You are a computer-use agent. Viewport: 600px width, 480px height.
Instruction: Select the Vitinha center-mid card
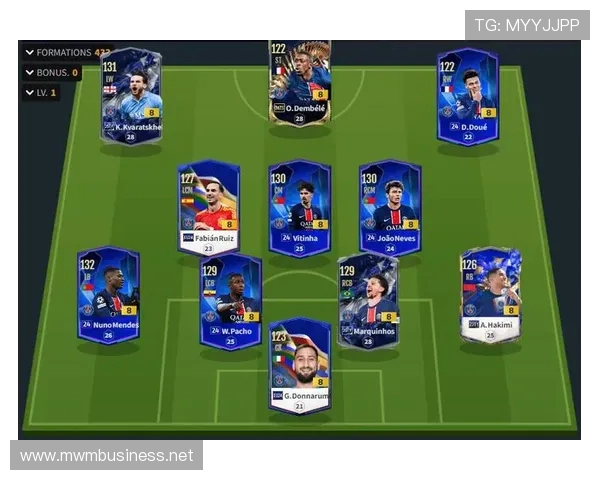299,207
